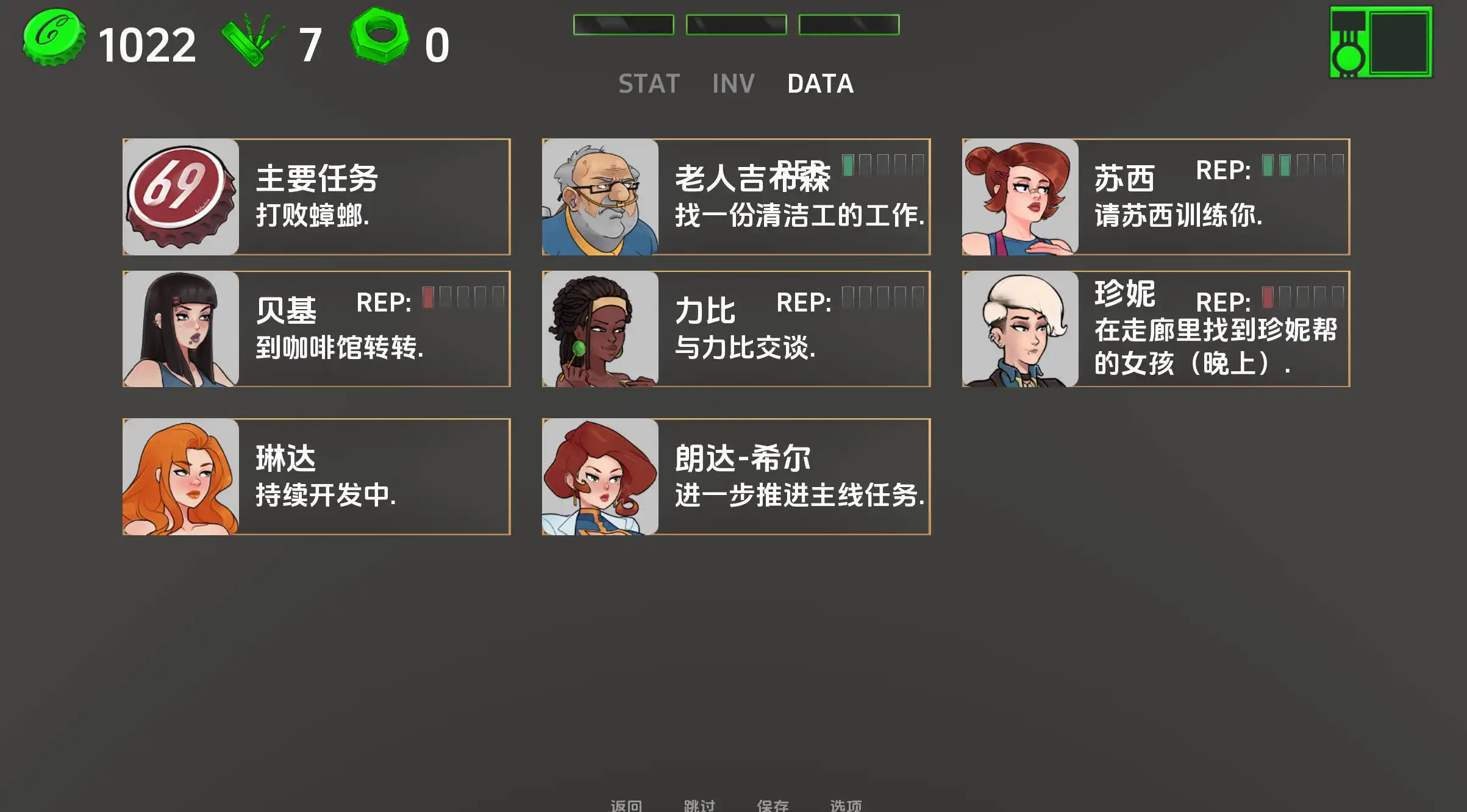
Task: Select Becky's portrait icon
Action: pyautogui.click(x=181, y=328)
